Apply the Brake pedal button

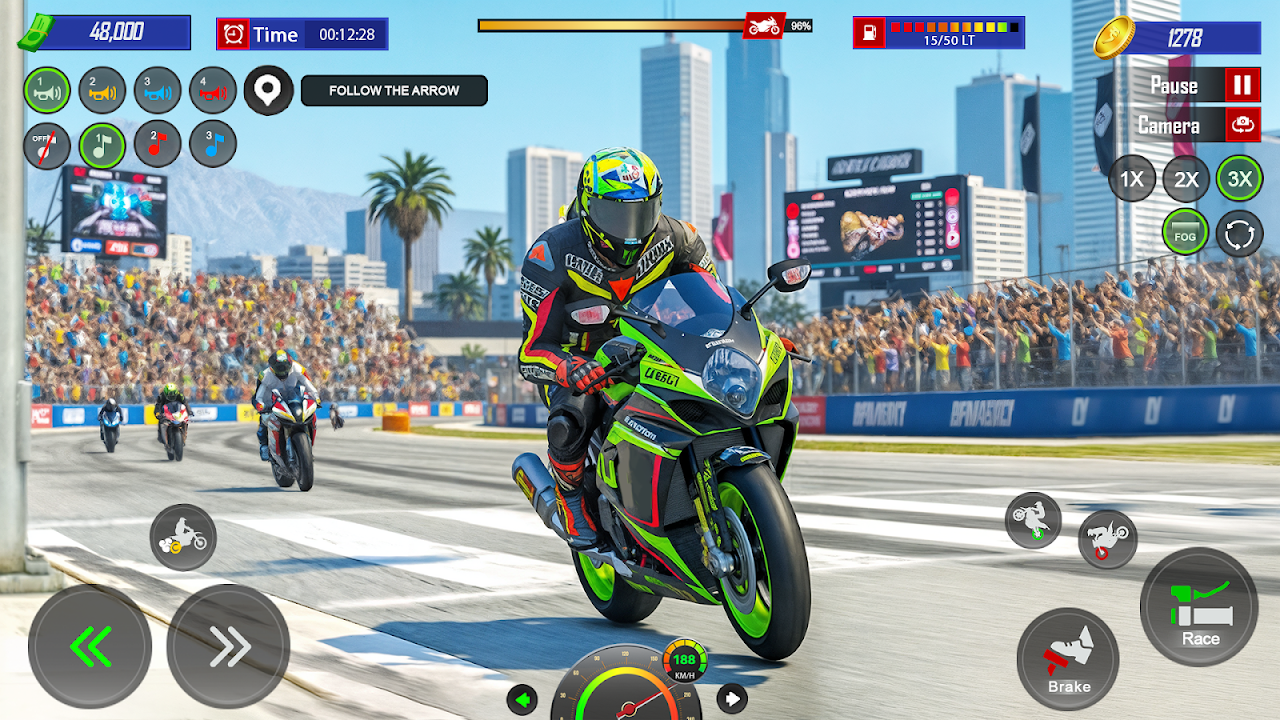(x=1068, y=659)
